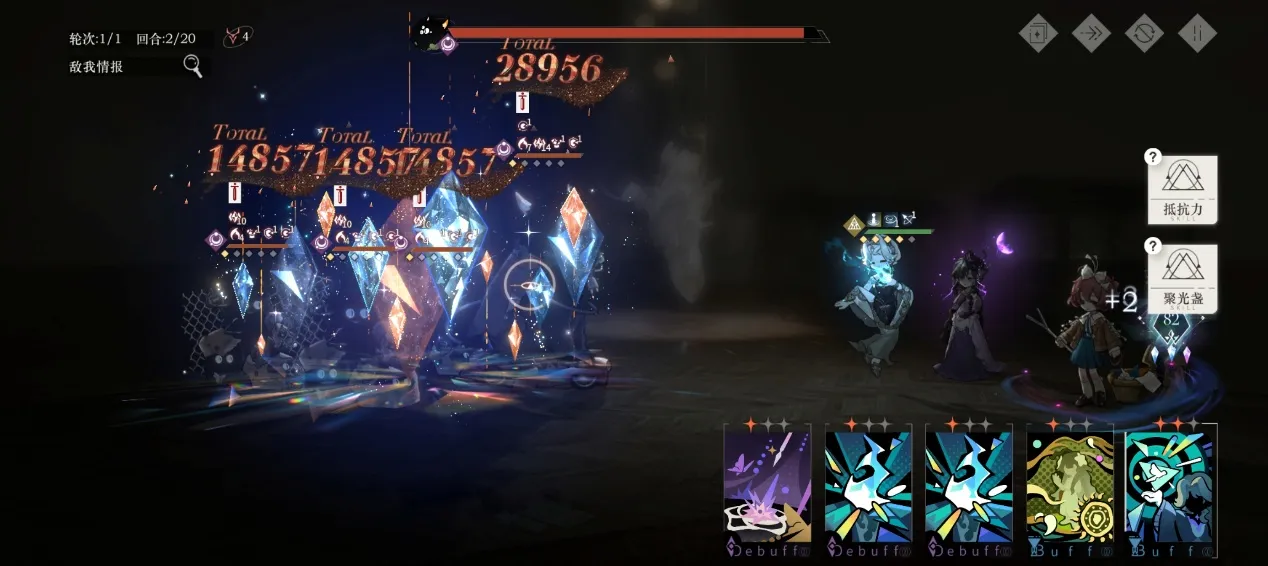
Task: Play the purple butterfly Debuff card
Action: click(x=767, y=487)
